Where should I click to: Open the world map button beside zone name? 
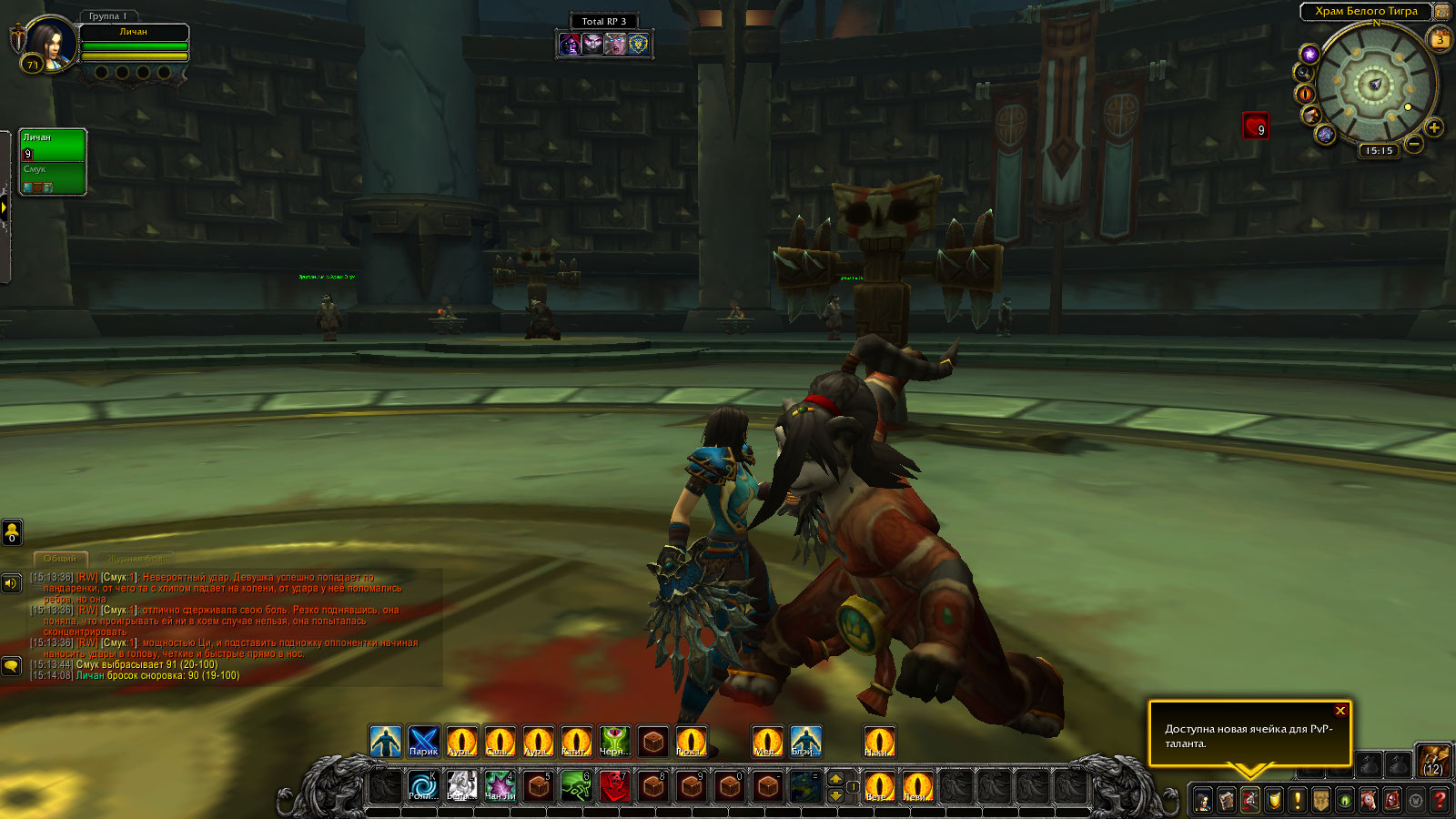pos(1442,11)
